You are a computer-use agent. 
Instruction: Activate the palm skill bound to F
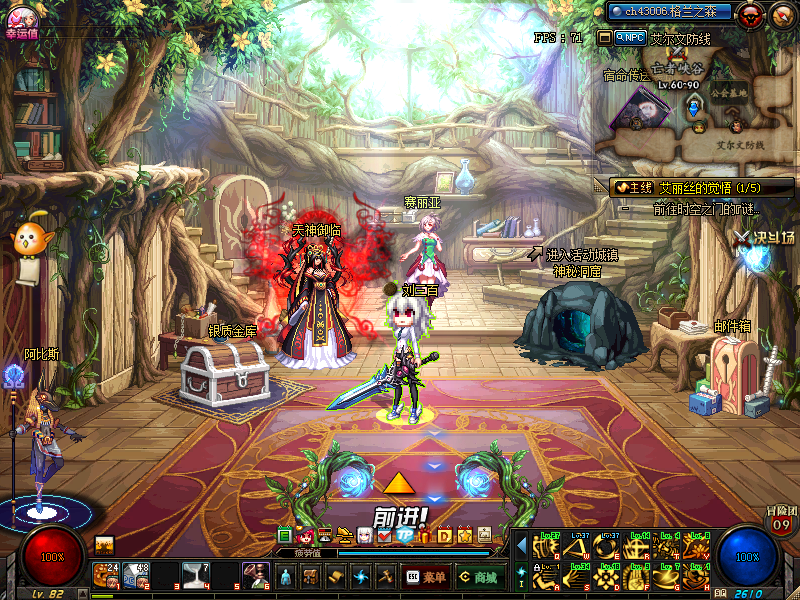pos(636,577)
